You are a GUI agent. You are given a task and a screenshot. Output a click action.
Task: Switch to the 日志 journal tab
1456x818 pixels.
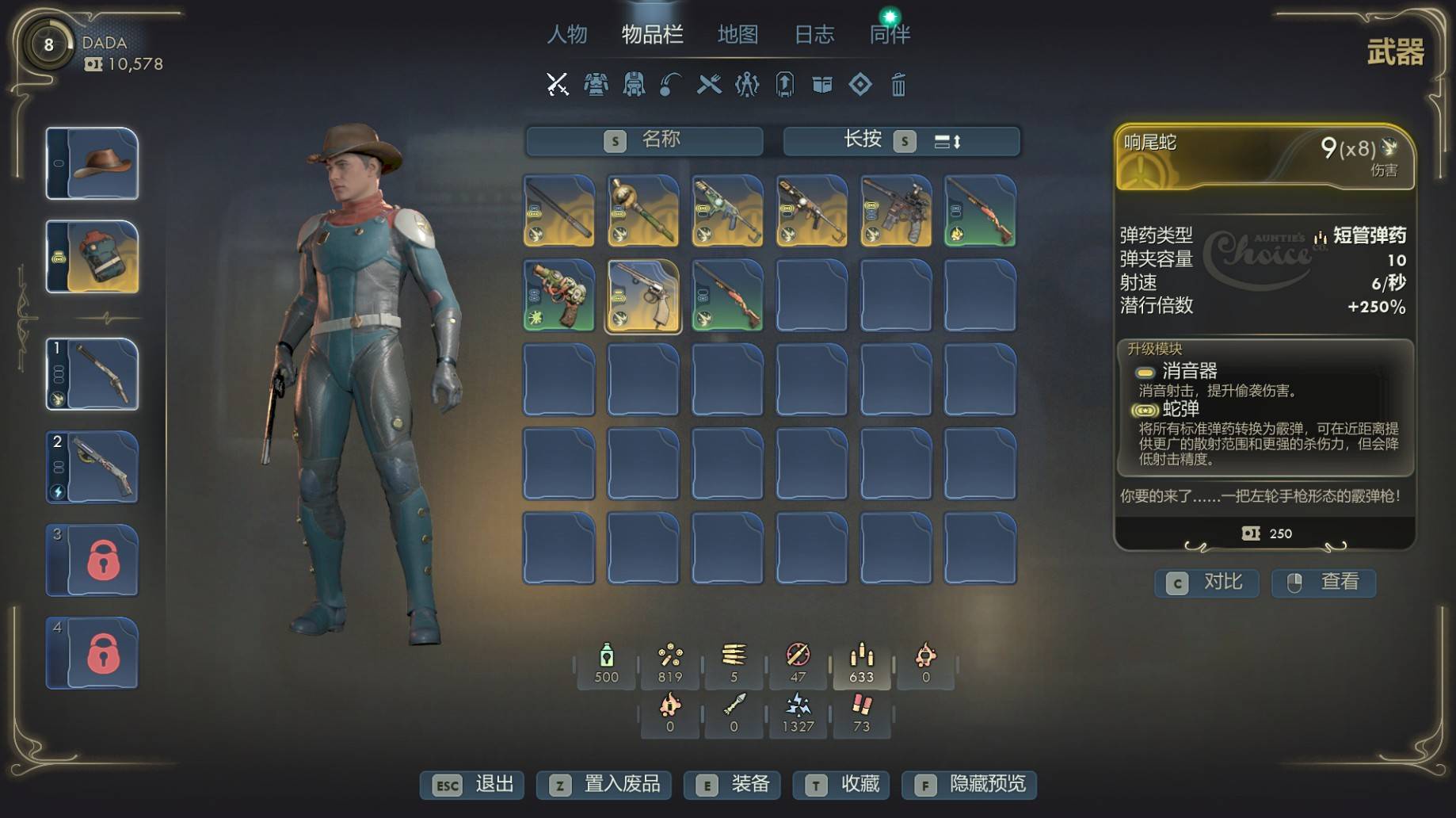(814, 35)
